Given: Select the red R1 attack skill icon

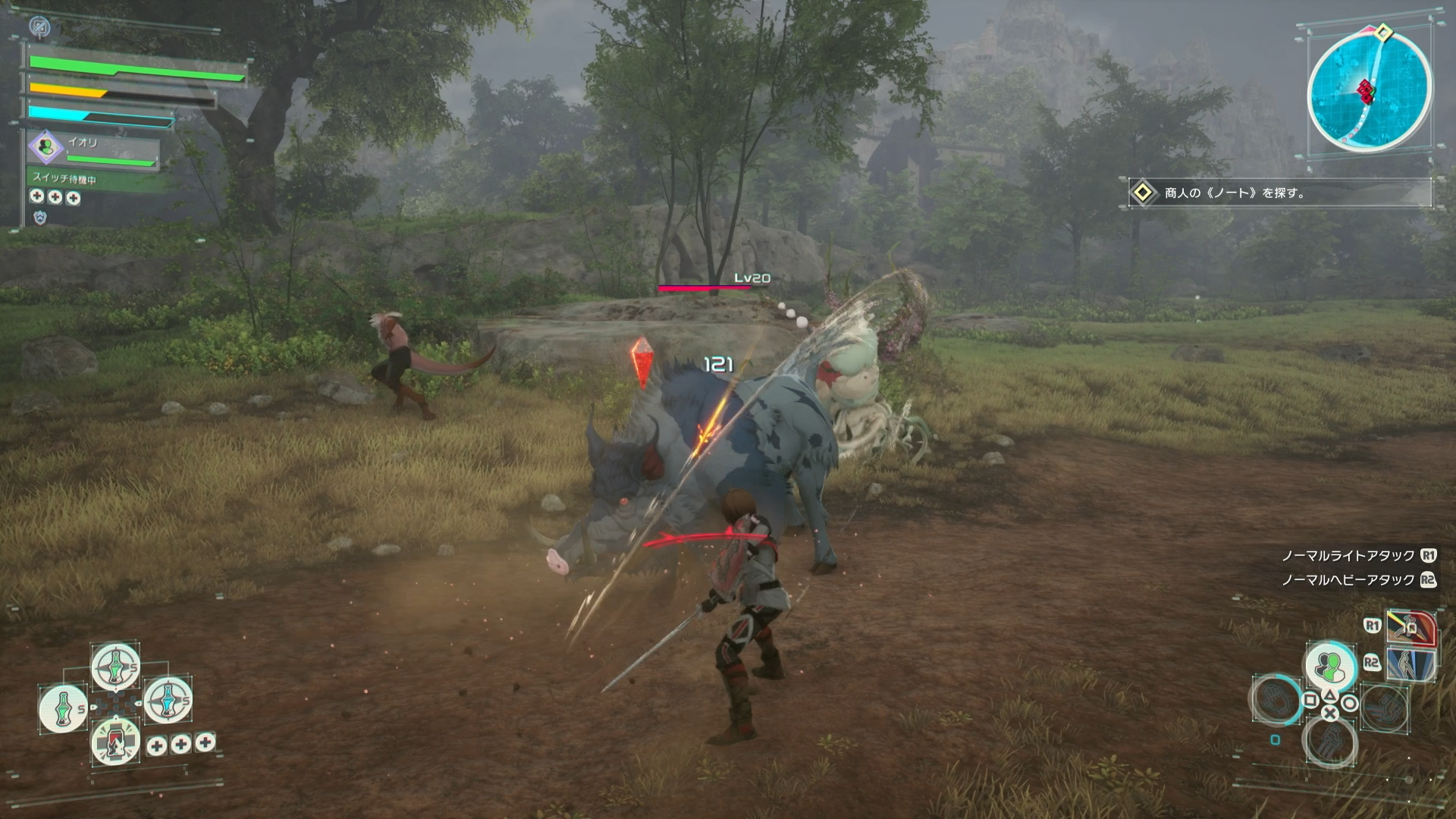Looking at the screenshot, I should pyautogui.click(x=1411, y=627).
